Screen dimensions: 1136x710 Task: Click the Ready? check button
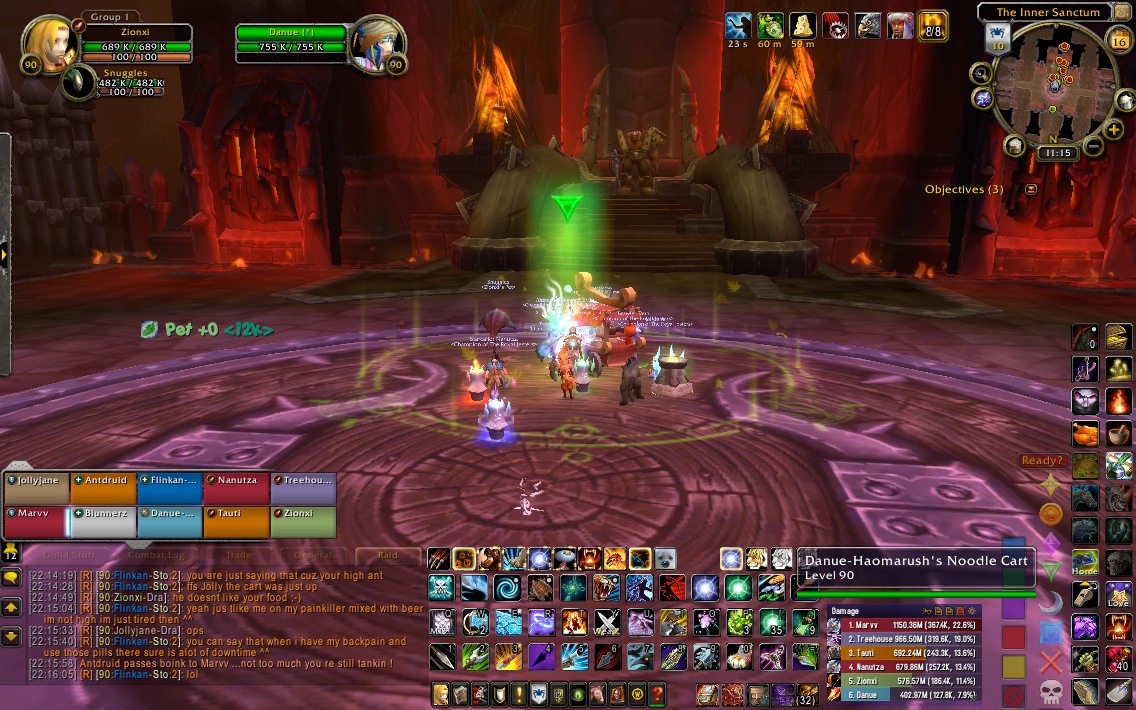pyautogui.click(x=1041, y=460)
